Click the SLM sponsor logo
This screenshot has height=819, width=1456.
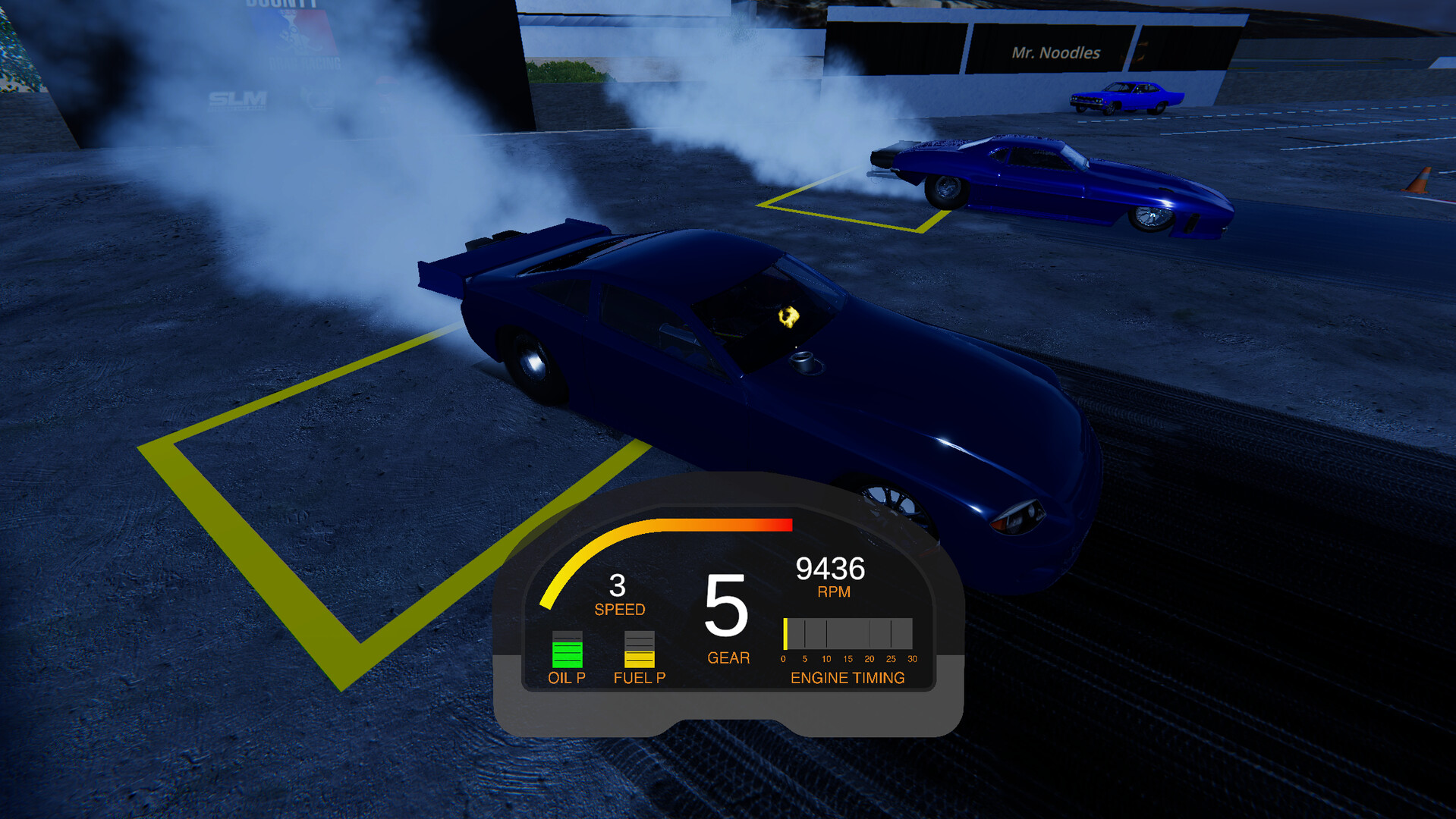(x=235, y=99)
